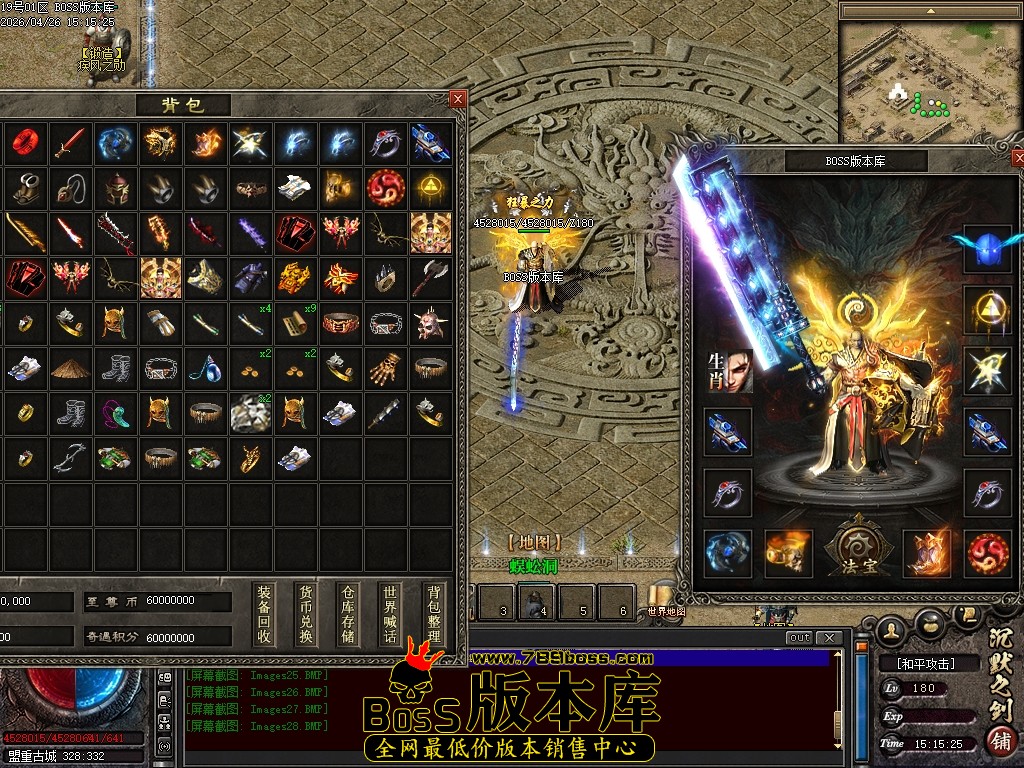Open the 生肖 zodiac portrait slot
The height and width of the screenshot is (768, 1024).
[x=728, y=372]
